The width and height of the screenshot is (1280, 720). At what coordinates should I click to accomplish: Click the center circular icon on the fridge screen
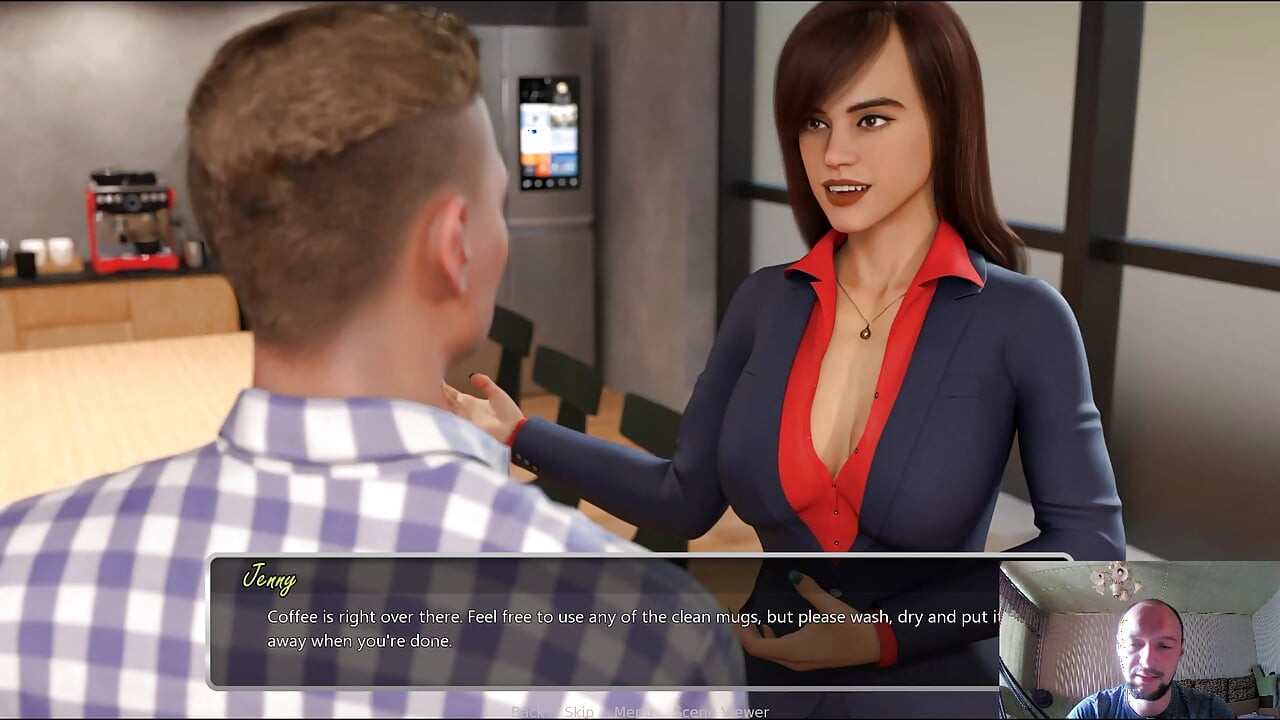pos(549,183)
